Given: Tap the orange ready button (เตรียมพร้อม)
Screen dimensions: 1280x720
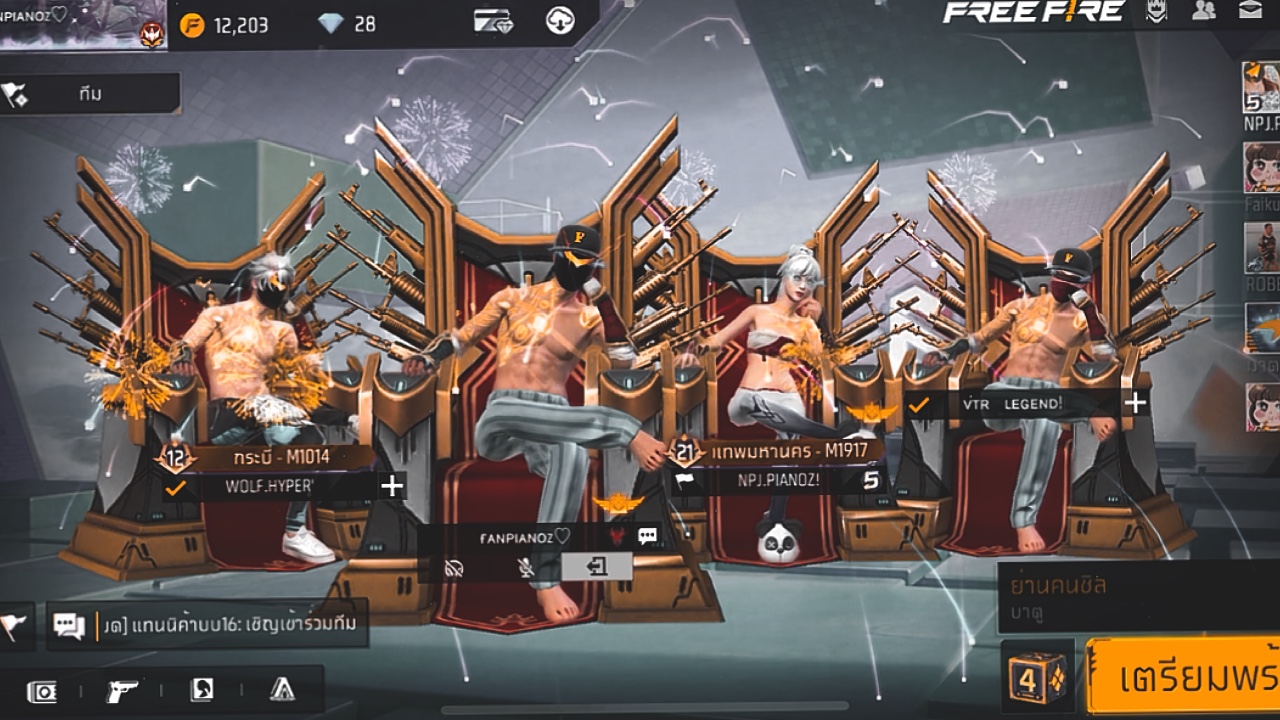Looking at the screenshot, I should [x=1185, y=675].
